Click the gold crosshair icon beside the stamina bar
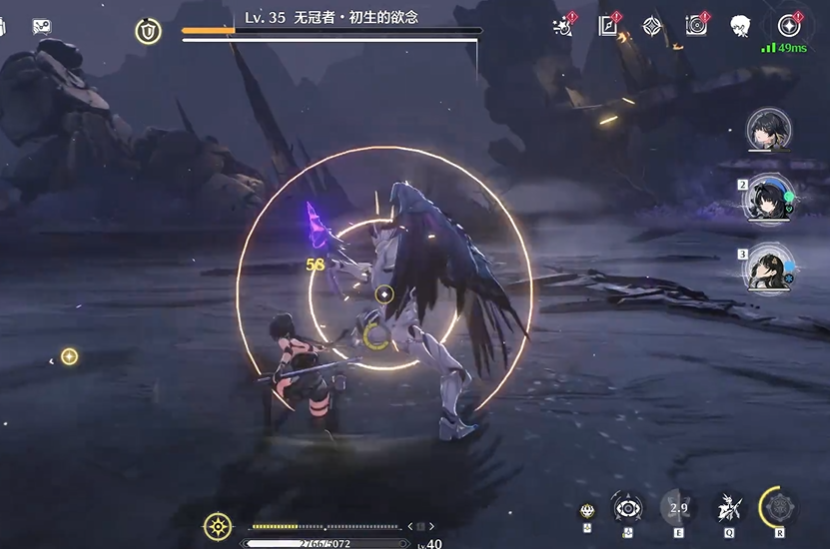830x549 pixels. [x=218, y=526]
